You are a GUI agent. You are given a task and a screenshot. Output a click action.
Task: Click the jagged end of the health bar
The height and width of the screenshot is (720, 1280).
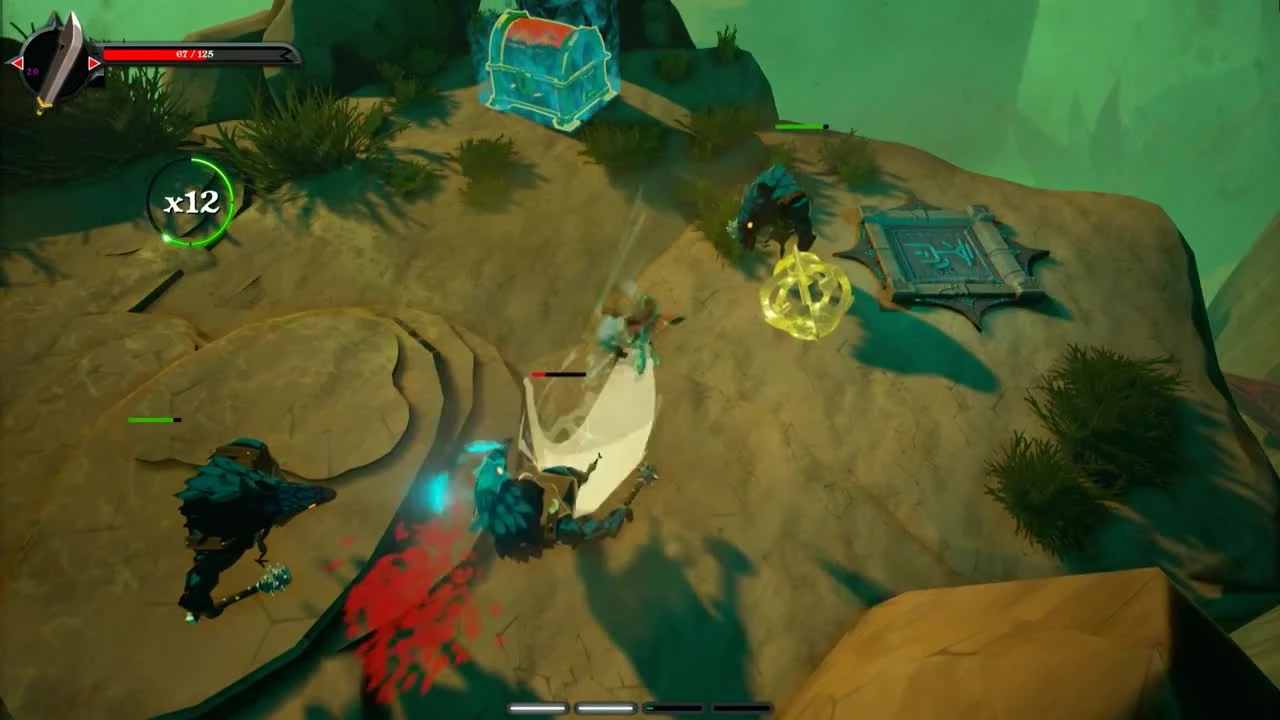[286, 54]
